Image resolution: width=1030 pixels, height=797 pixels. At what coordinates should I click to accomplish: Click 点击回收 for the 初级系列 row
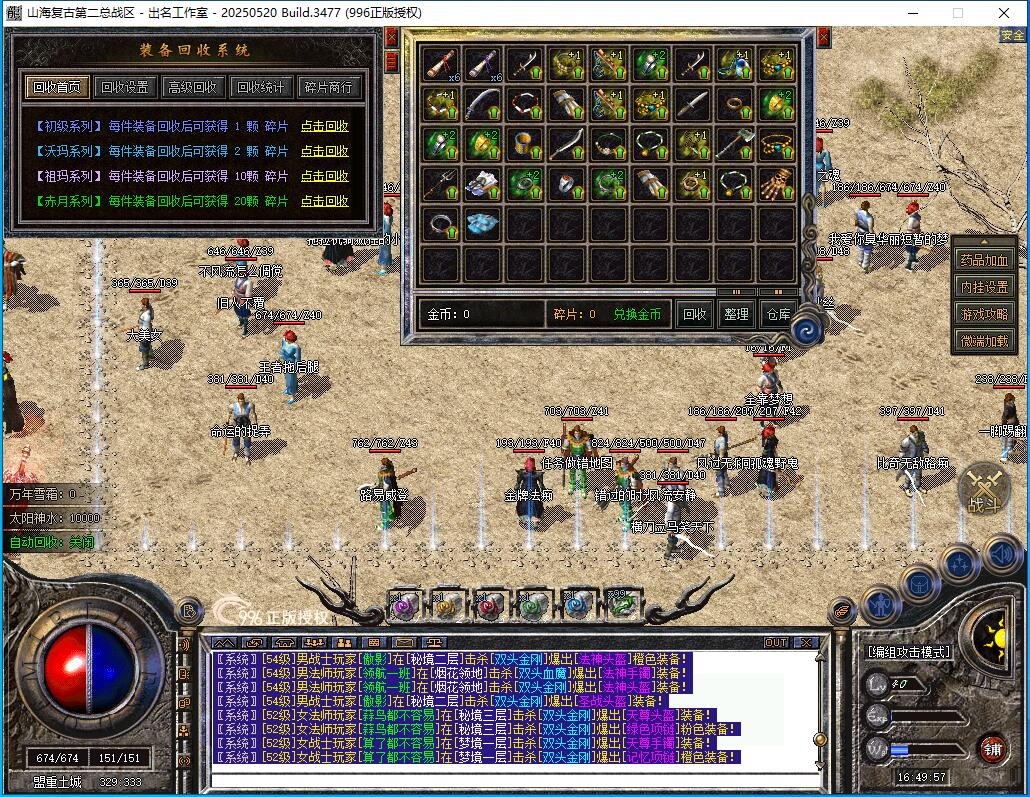point(325,127)
